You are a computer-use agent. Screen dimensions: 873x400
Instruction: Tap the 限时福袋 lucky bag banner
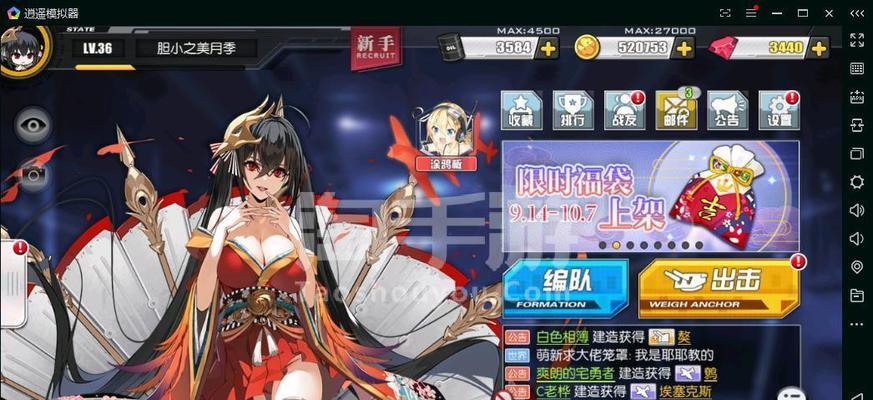tap(650, 194)
